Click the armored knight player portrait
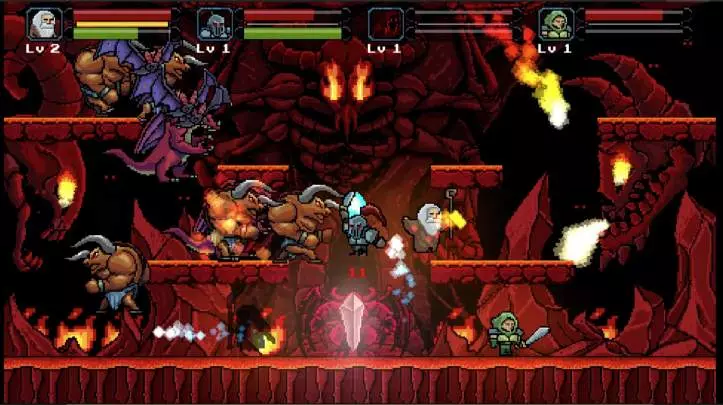The height and width of the screenshot is (405, 723). click(215, 23)
